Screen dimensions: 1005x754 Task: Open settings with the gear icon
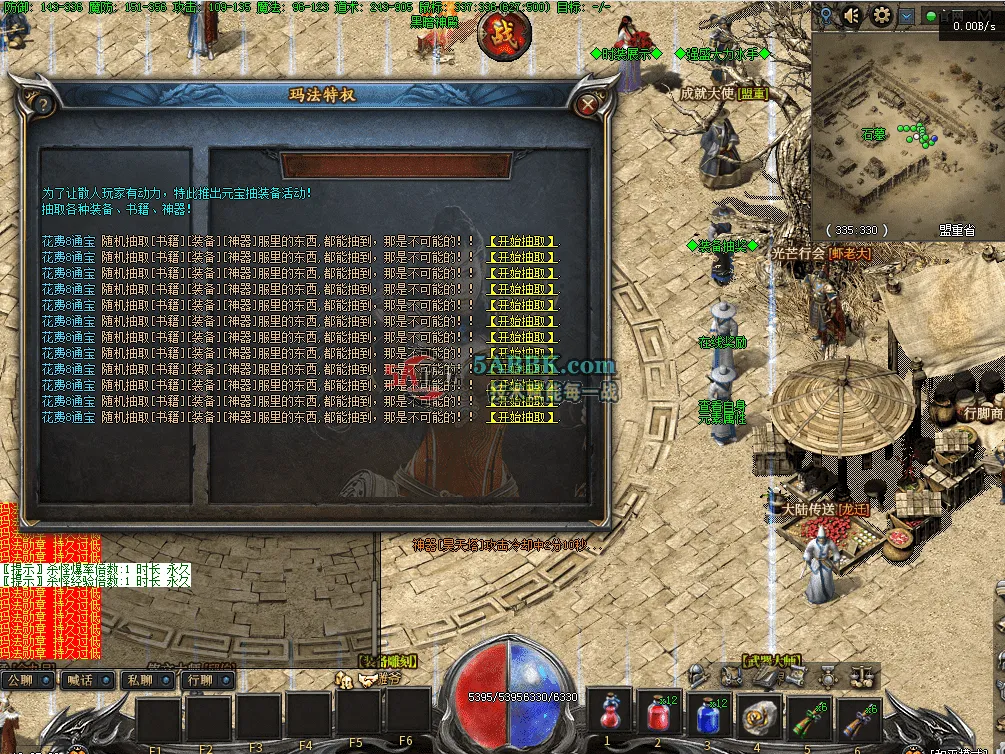[881, 16]
